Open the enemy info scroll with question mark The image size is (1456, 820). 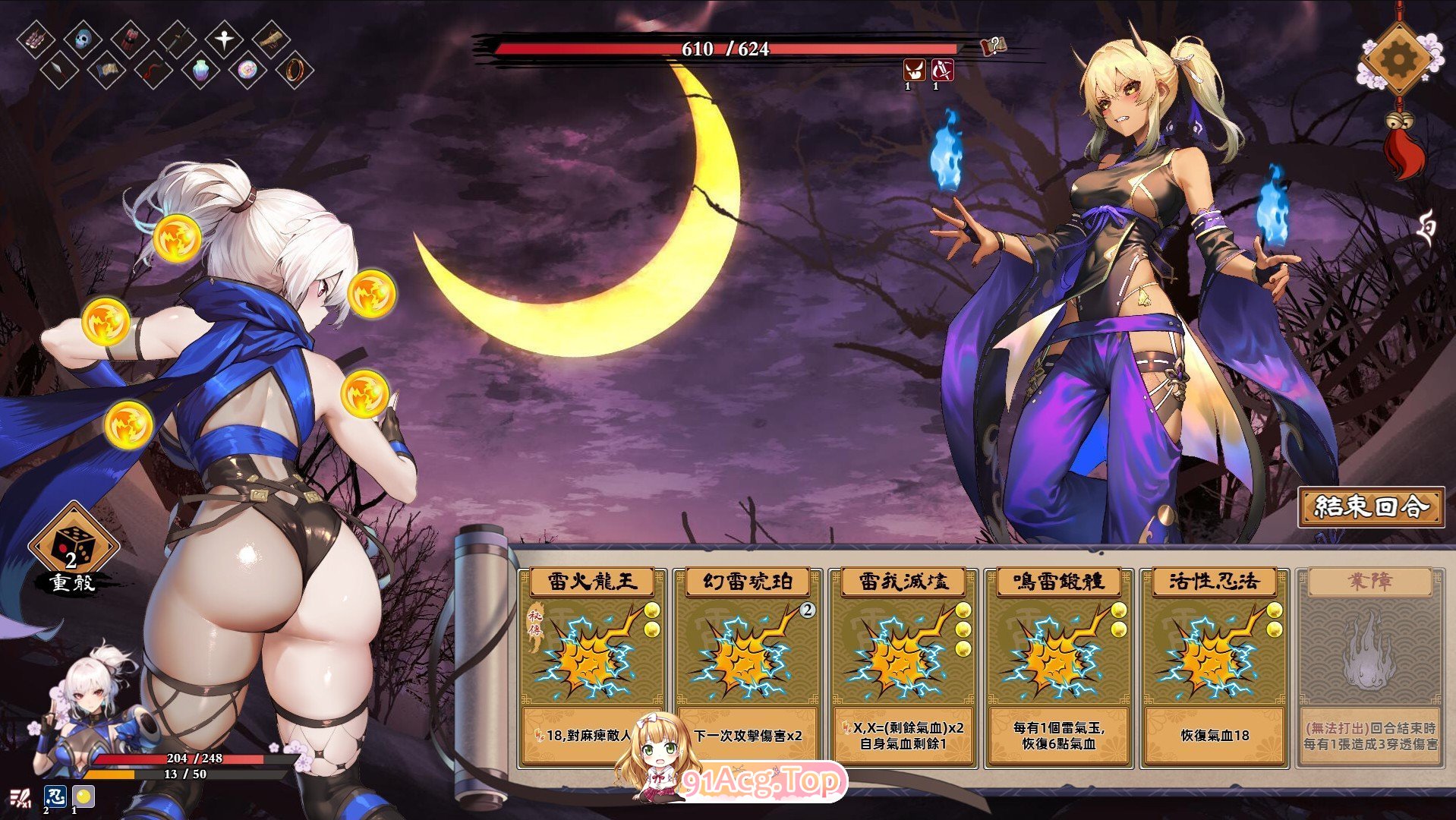[x=994, y=47]
